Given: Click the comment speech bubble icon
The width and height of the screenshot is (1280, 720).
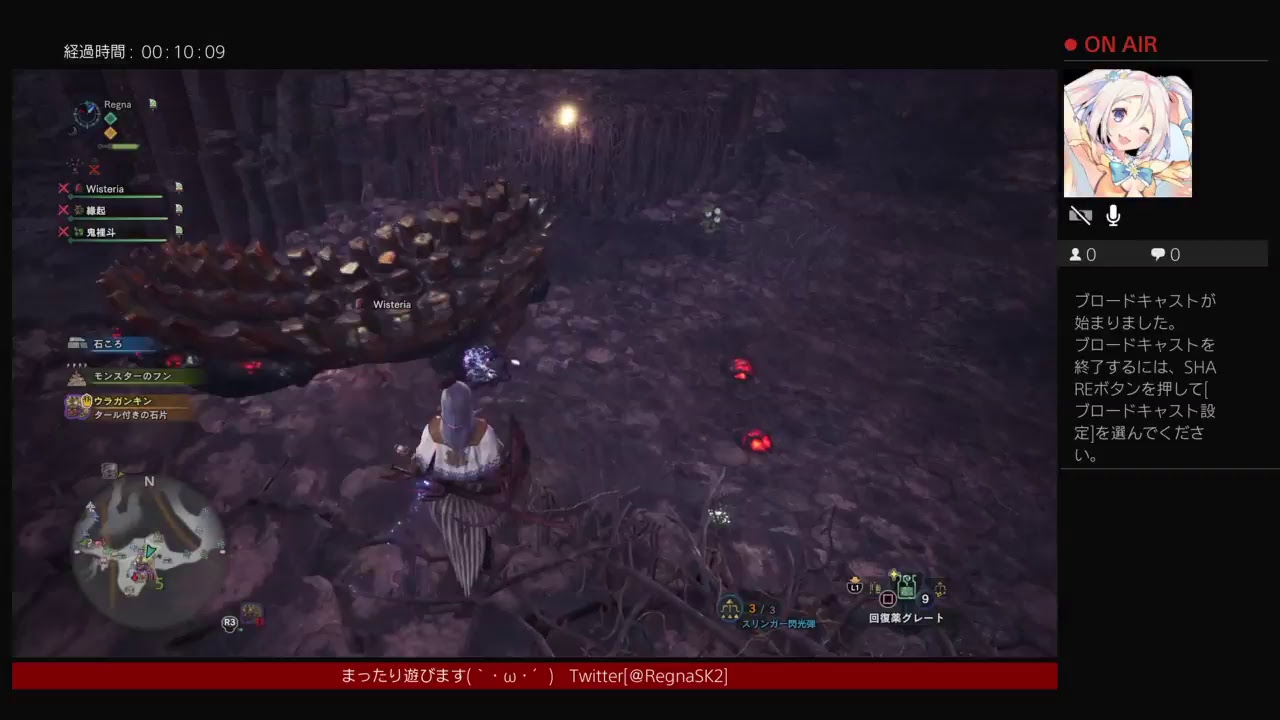Looking at the screenshot, I should point(1158,254).
